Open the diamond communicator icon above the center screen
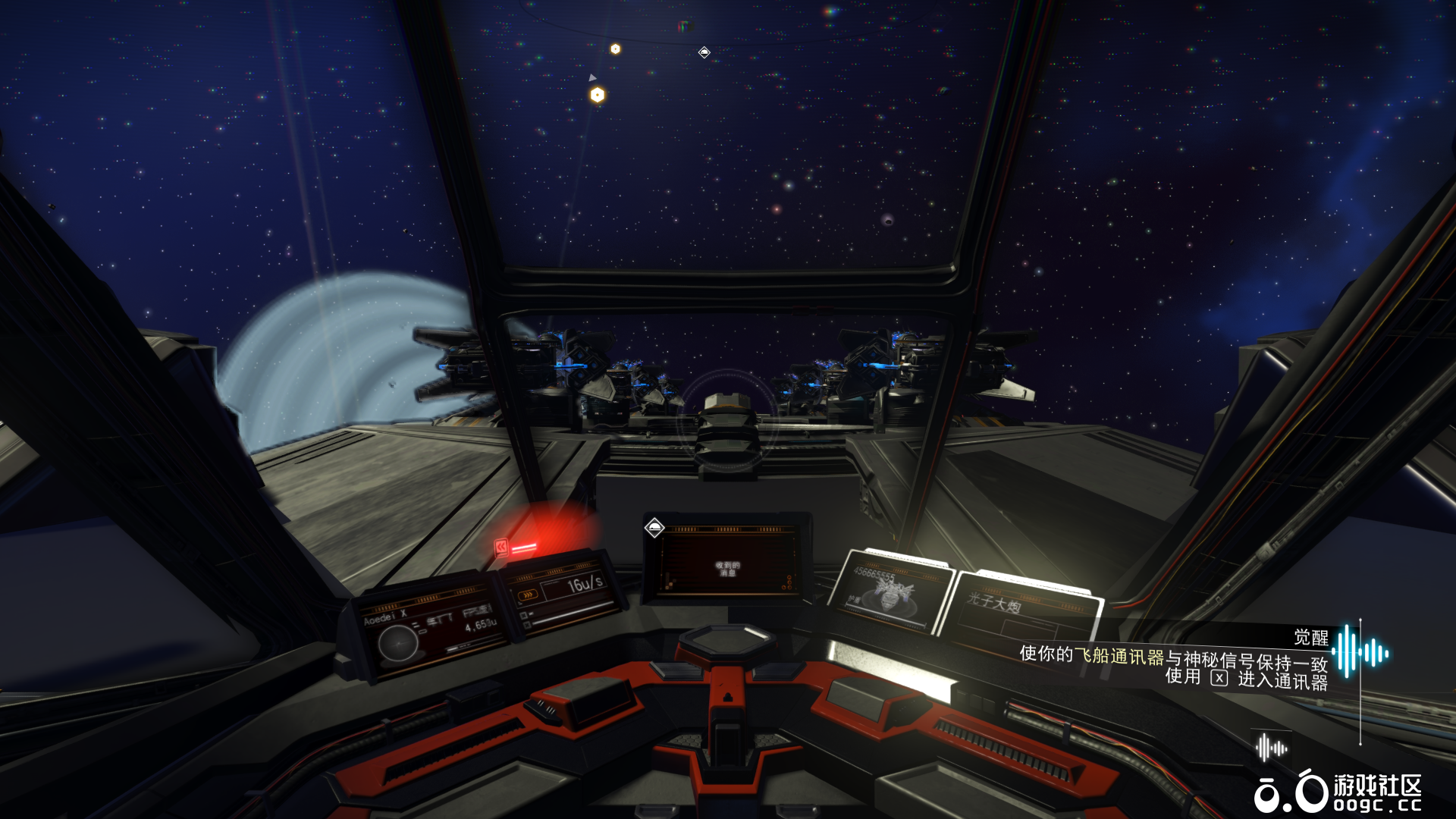The image size is (1456, 819). 654,527
